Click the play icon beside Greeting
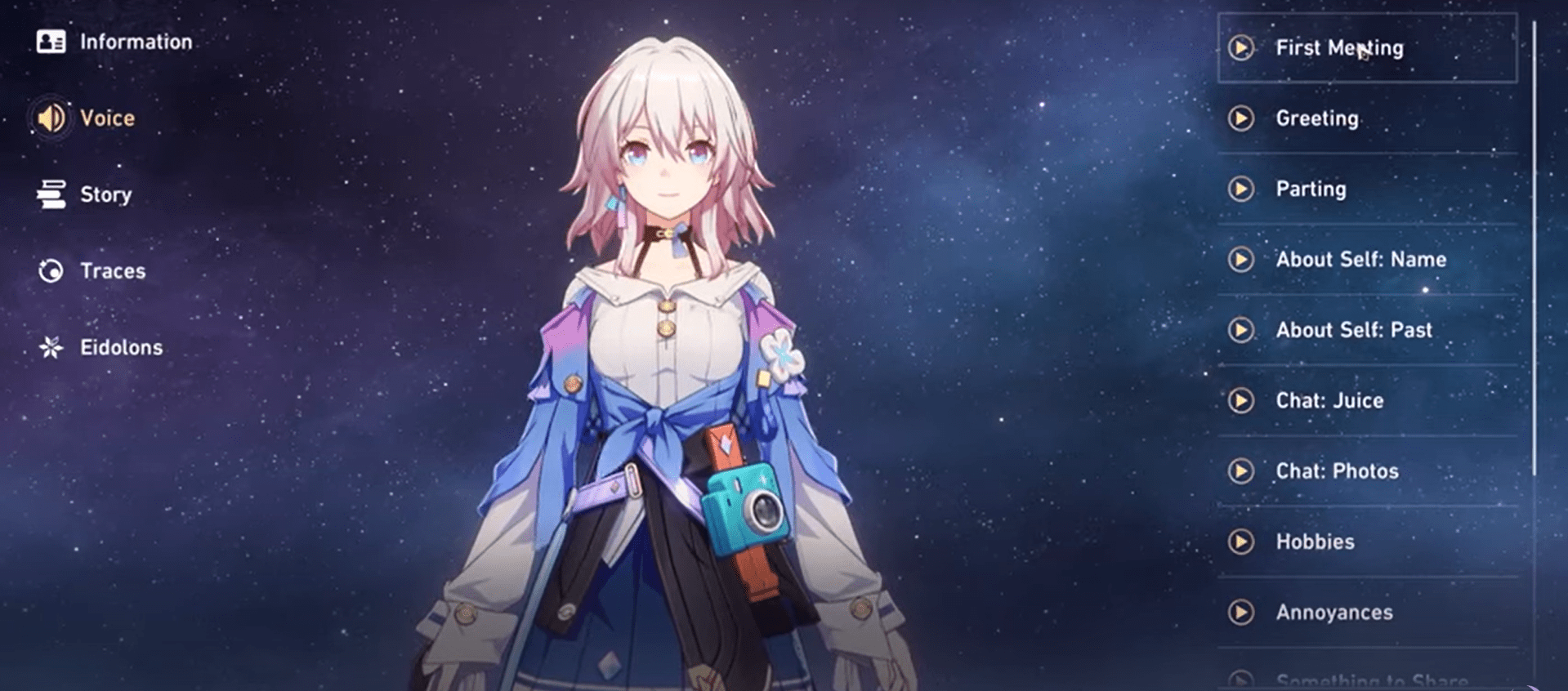 click(x=1243, y=118)
